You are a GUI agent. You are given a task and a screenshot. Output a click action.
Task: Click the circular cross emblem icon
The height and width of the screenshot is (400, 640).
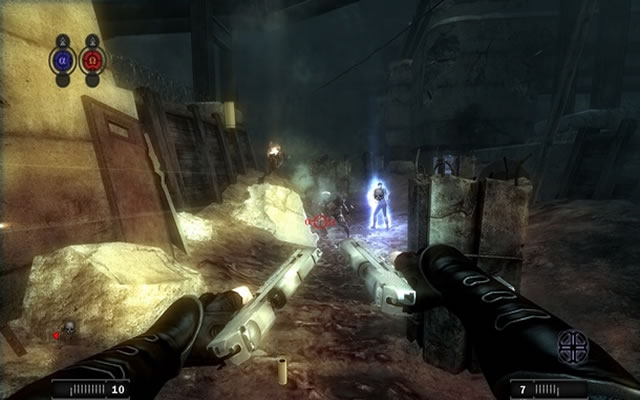573,346
